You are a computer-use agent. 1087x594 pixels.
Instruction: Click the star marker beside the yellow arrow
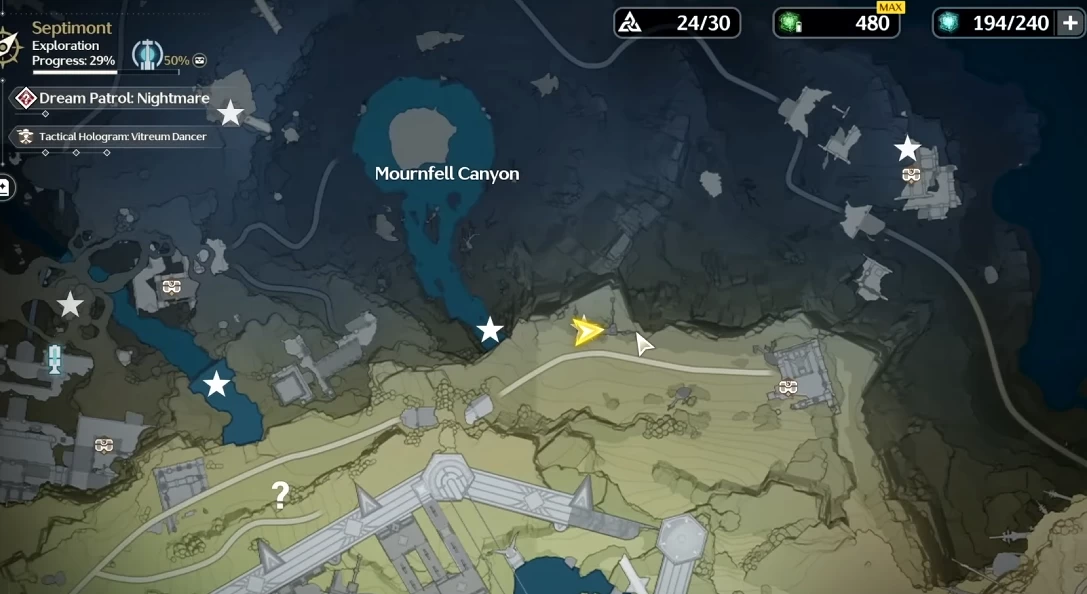click(x=490, y=330)
